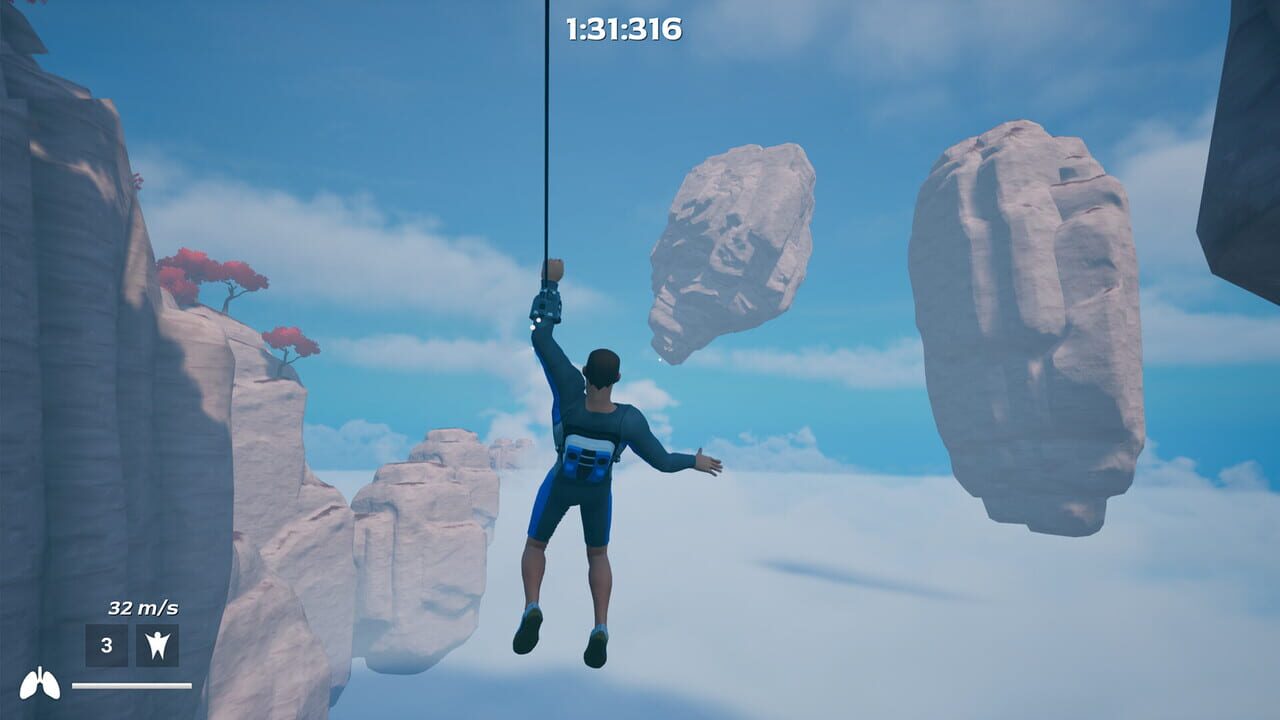
Task: Toggle the stamina lungs indicator
Action: coord(38,685)
